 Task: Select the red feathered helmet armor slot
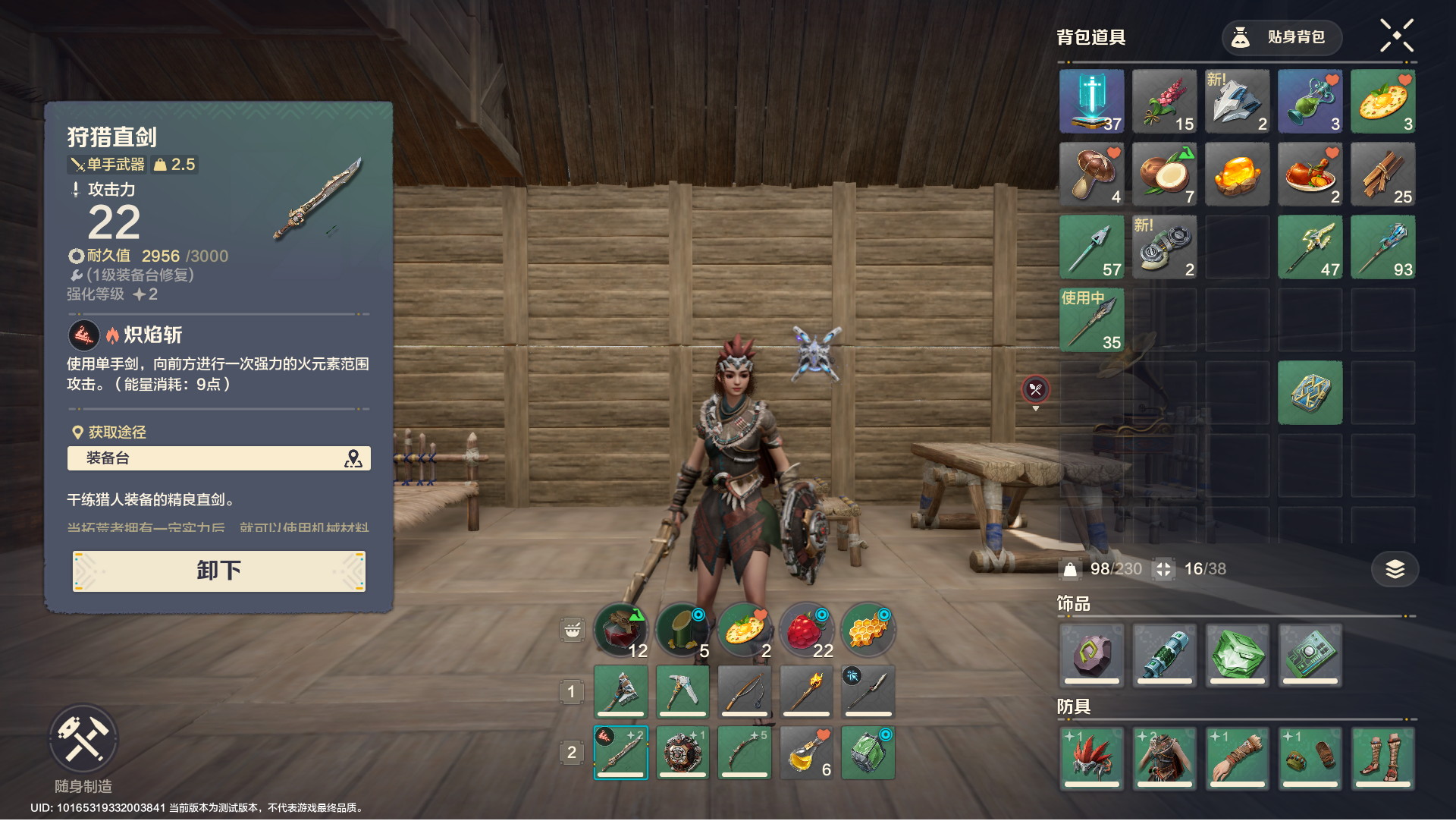(1091, 757)
